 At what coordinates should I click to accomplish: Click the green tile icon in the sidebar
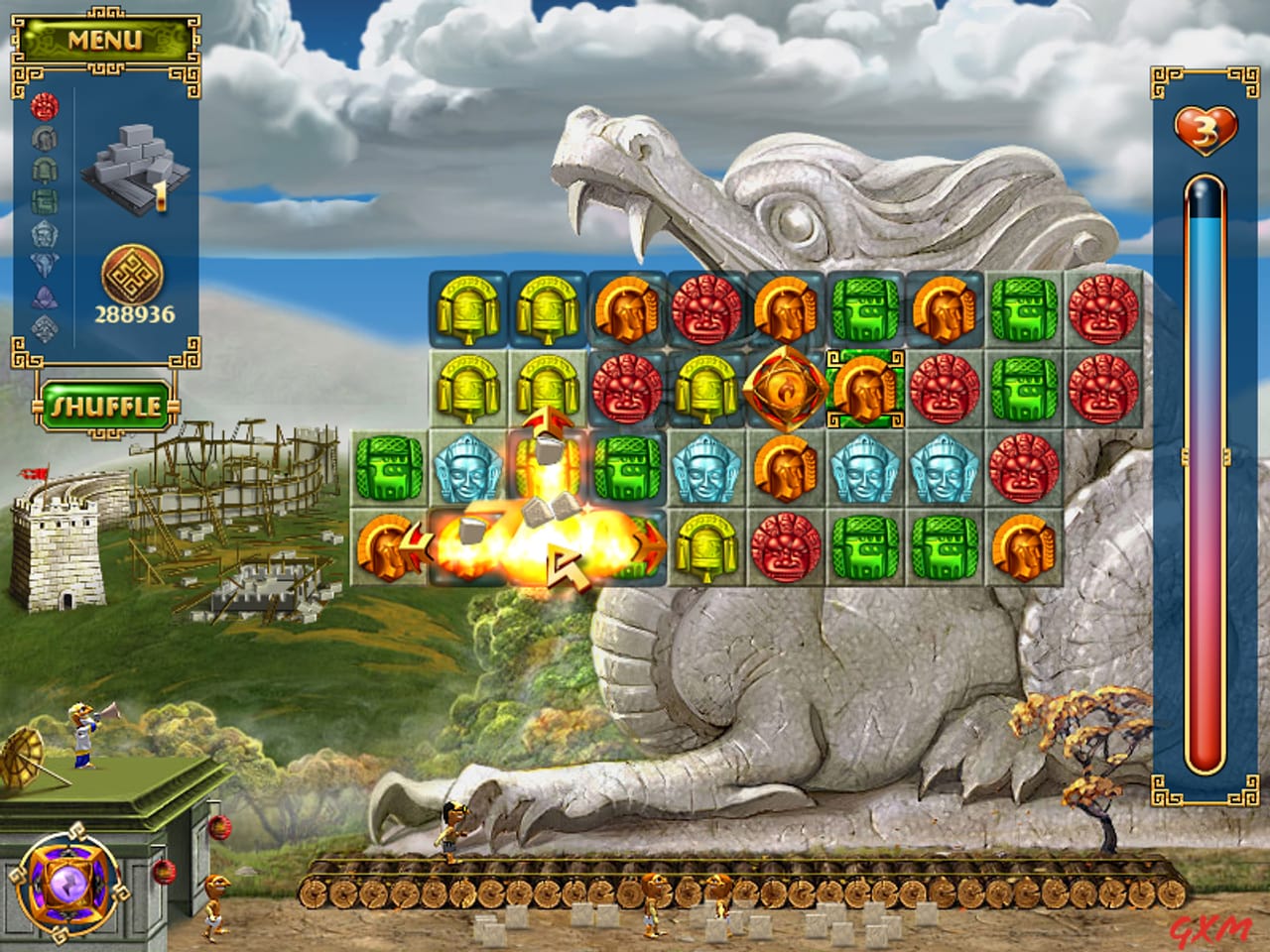[44, 200]
